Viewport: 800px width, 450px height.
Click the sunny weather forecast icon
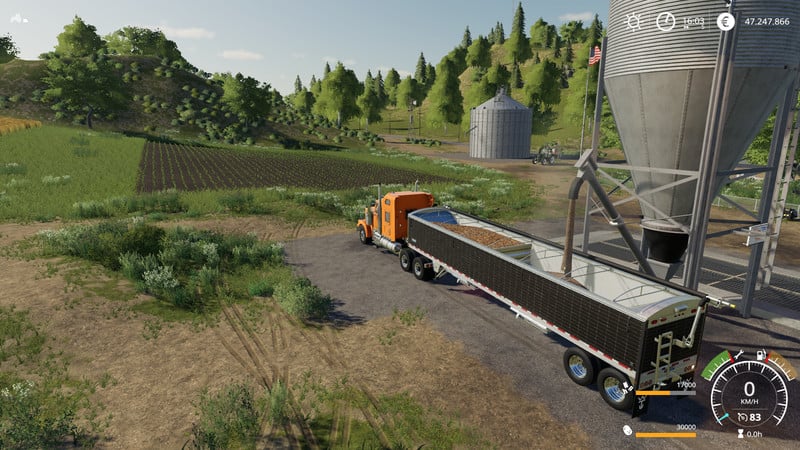click(x=634, y=21)
